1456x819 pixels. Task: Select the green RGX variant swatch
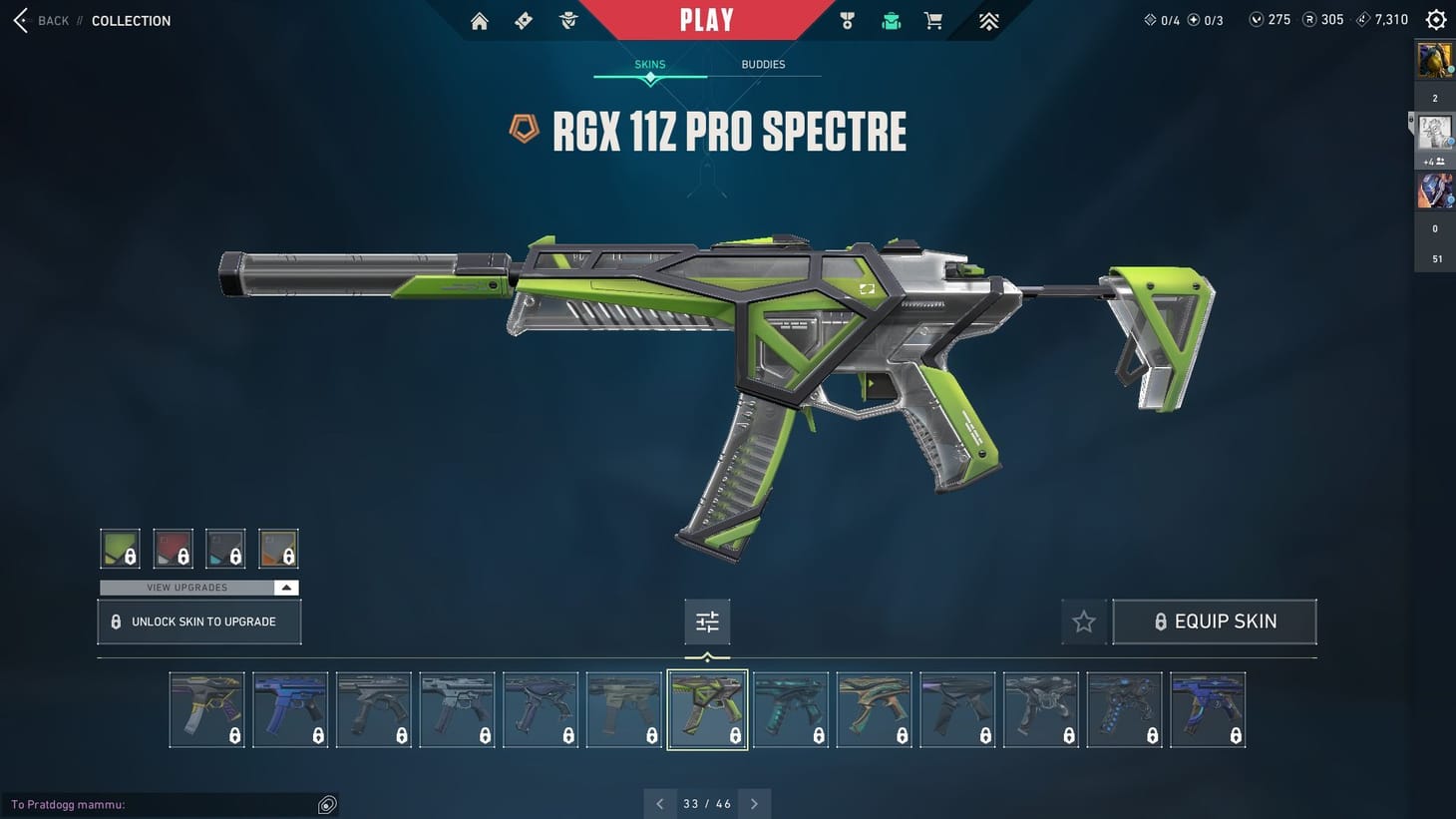(119, 548)
